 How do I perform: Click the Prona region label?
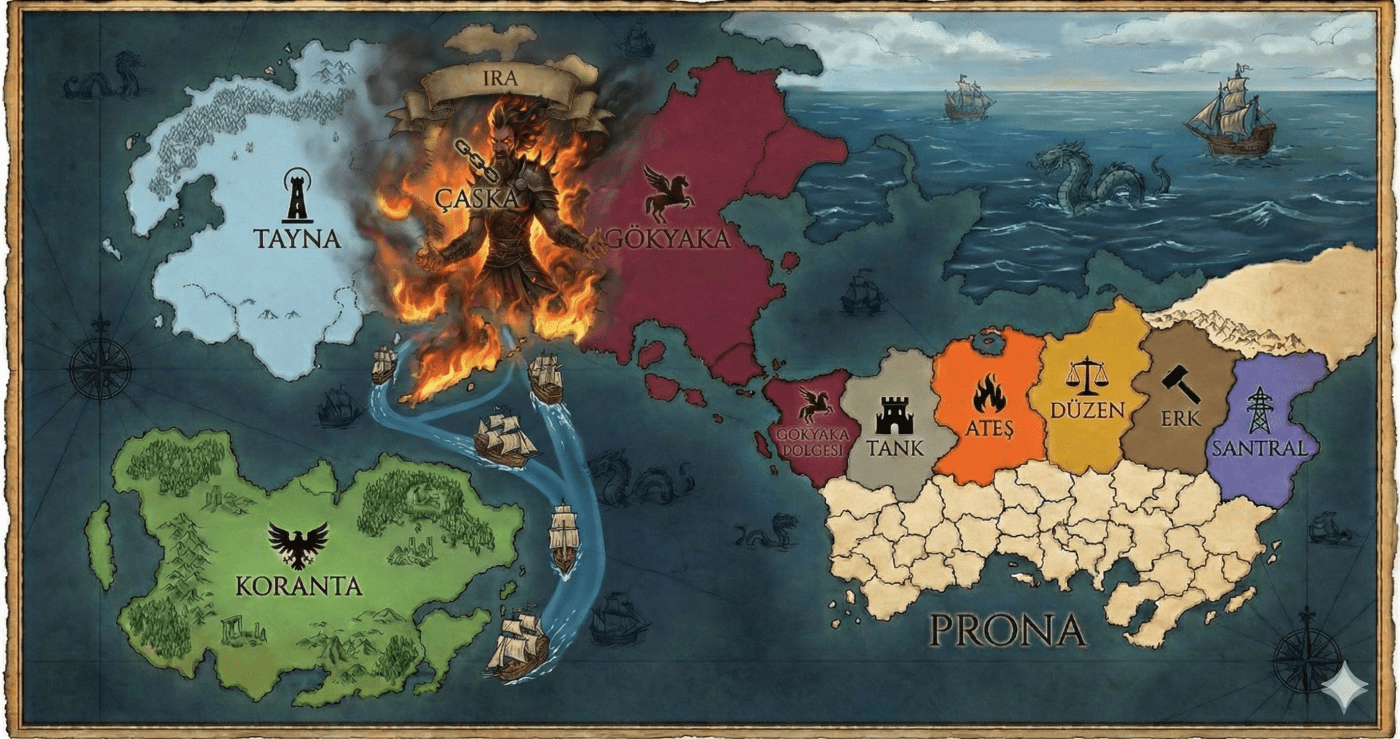click(1007, 630)
